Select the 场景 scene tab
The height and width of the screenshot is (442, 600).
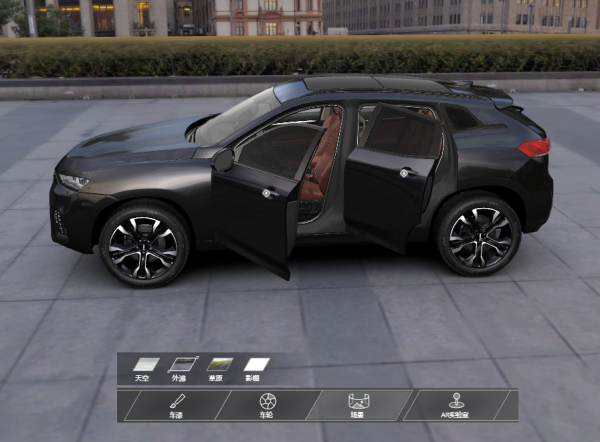pos(357,405)
